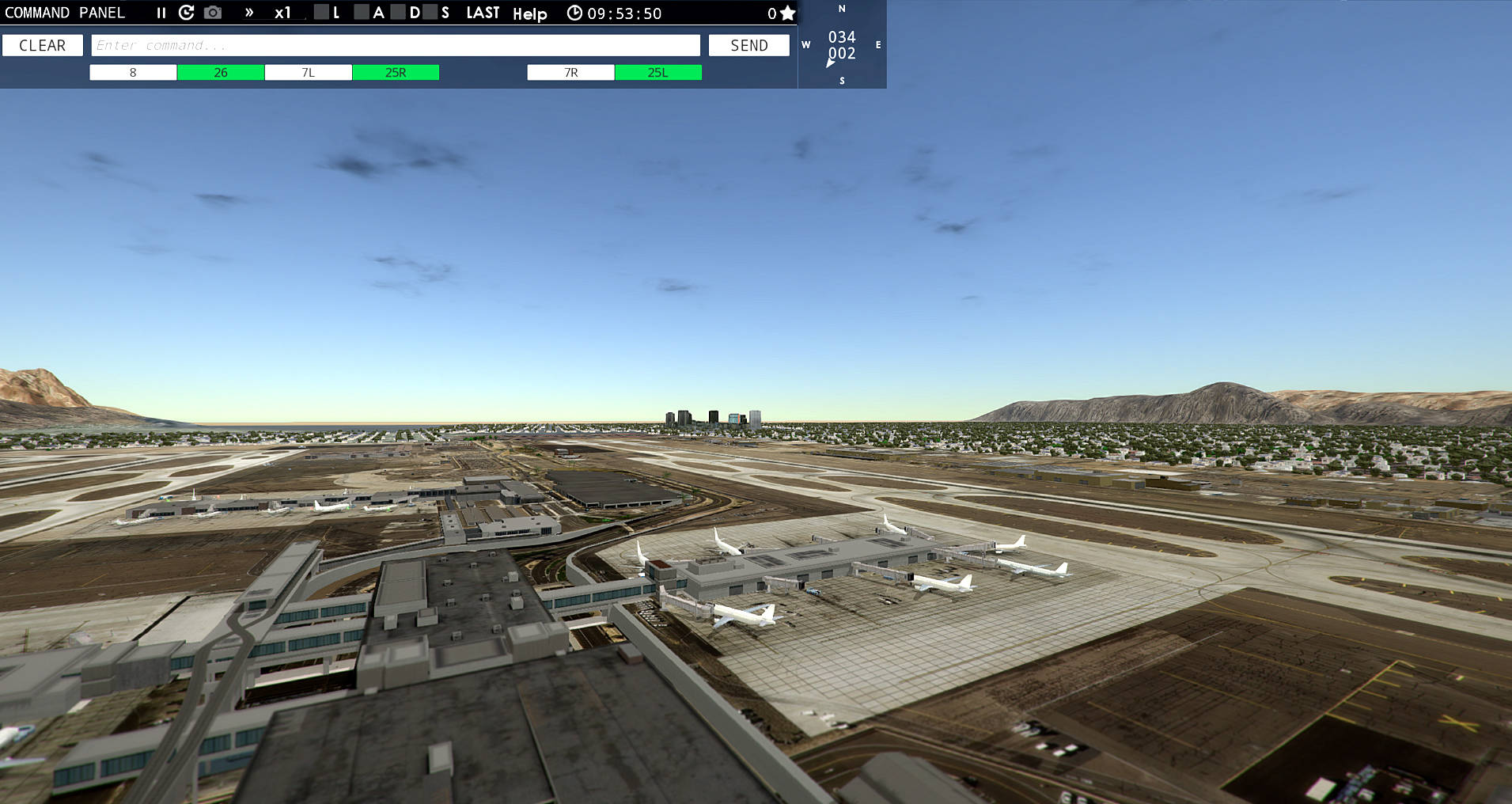Toggle runway 26 active status
This screenshot has width=1512, height=804.
tap(220, 72)
